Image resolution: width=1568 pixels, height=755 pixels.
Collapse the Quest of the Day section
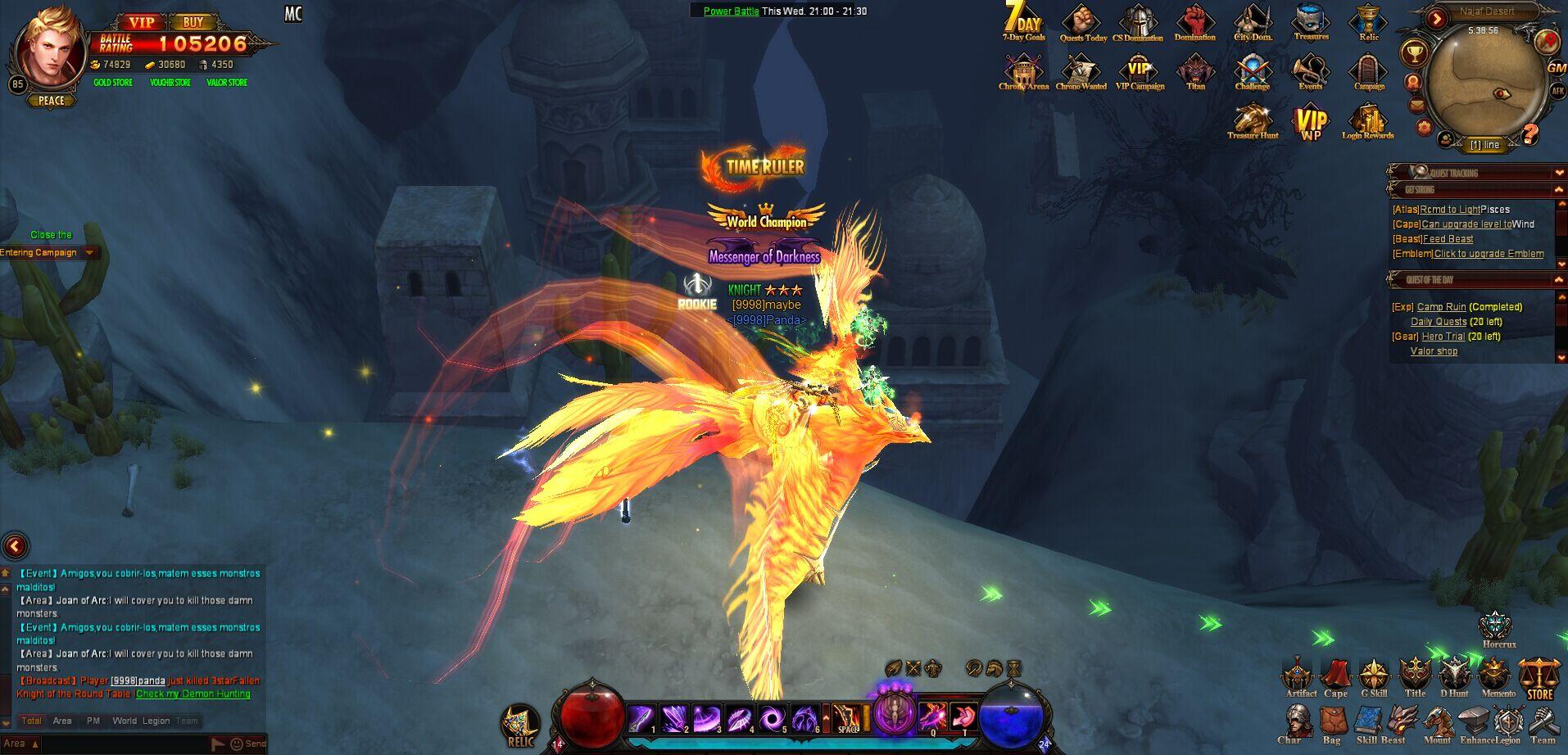tap(1557, 279)
